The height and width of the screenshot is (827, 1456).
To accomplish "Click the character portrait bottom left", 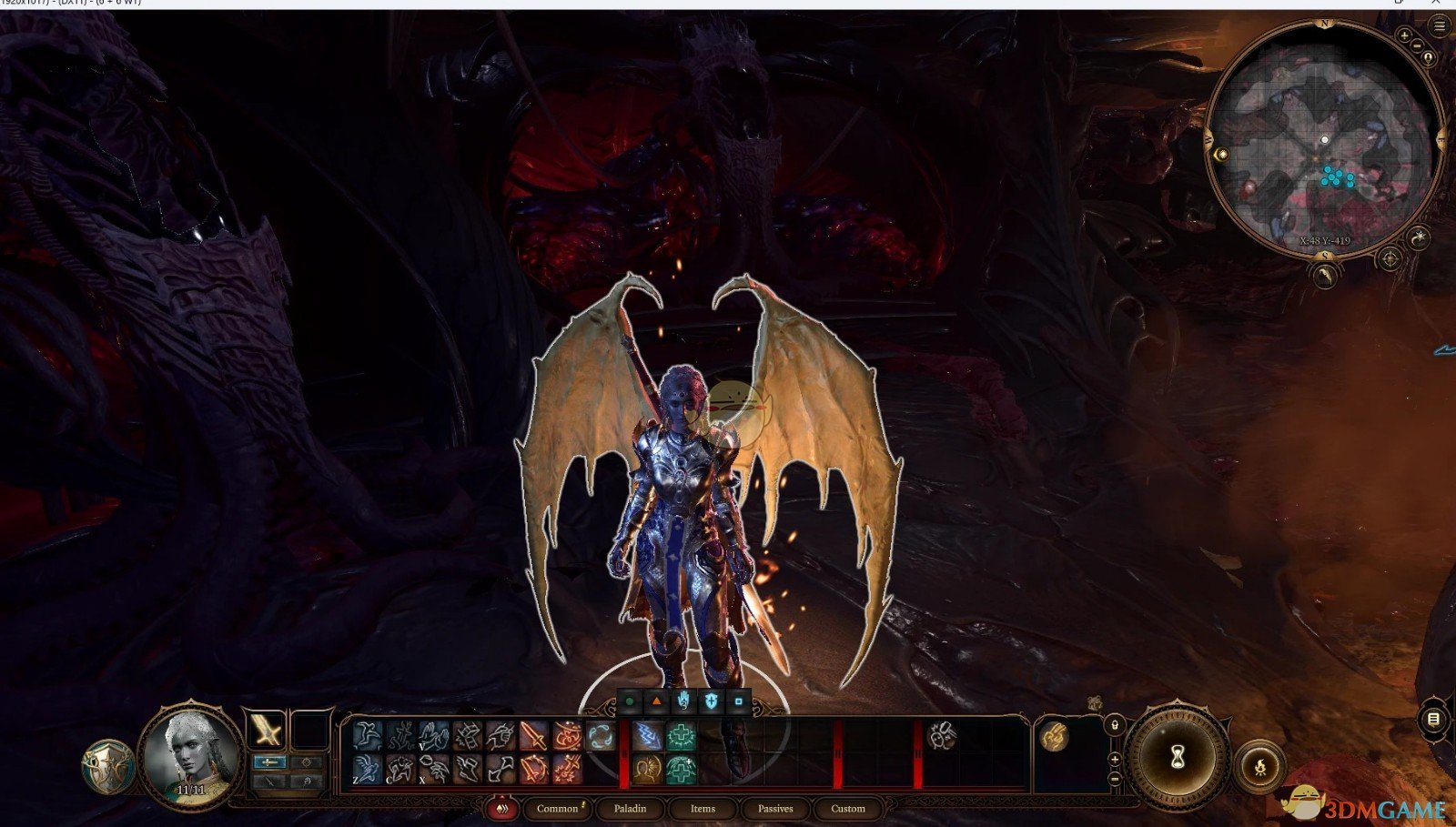I will (193, 750).
